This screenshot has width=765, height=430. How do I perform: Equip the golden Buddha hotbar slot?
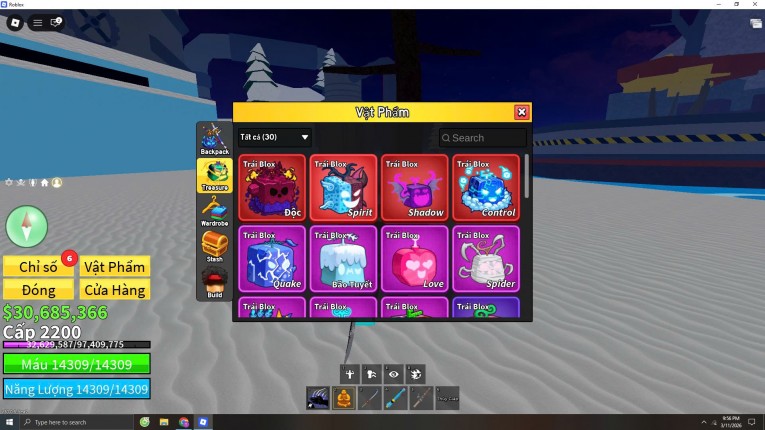coord(343,398)
